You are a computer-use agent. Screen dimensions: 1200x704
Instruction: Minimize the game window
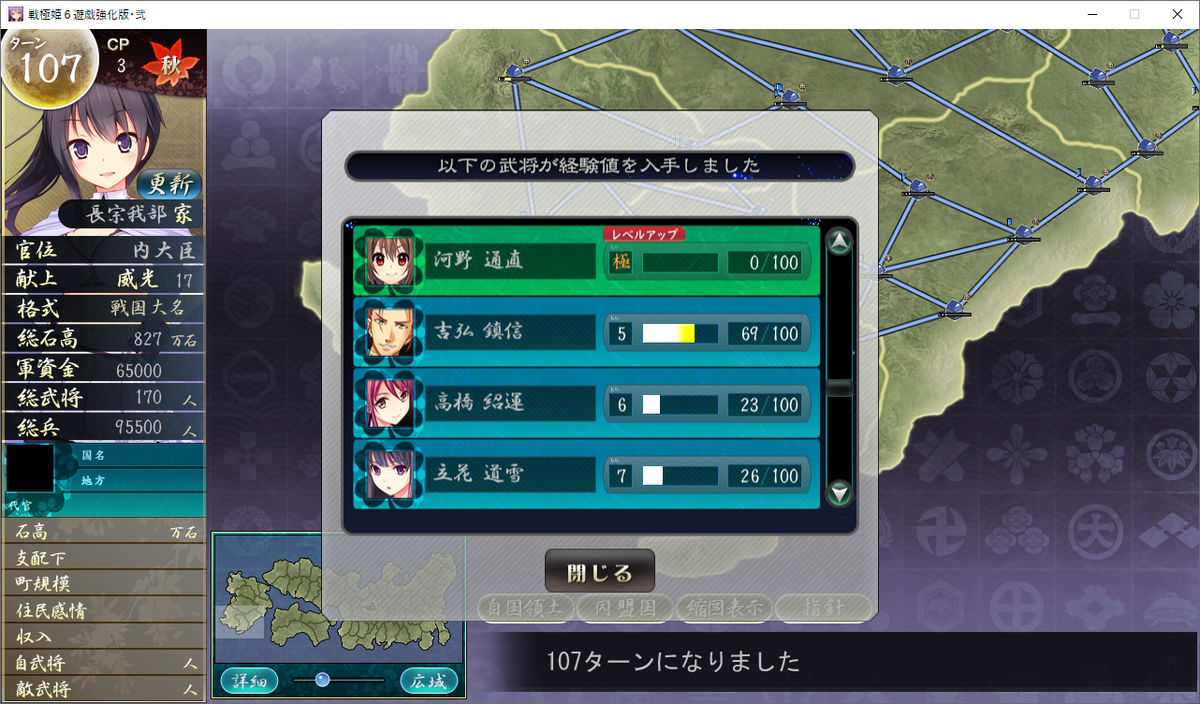click(1088, 14)
